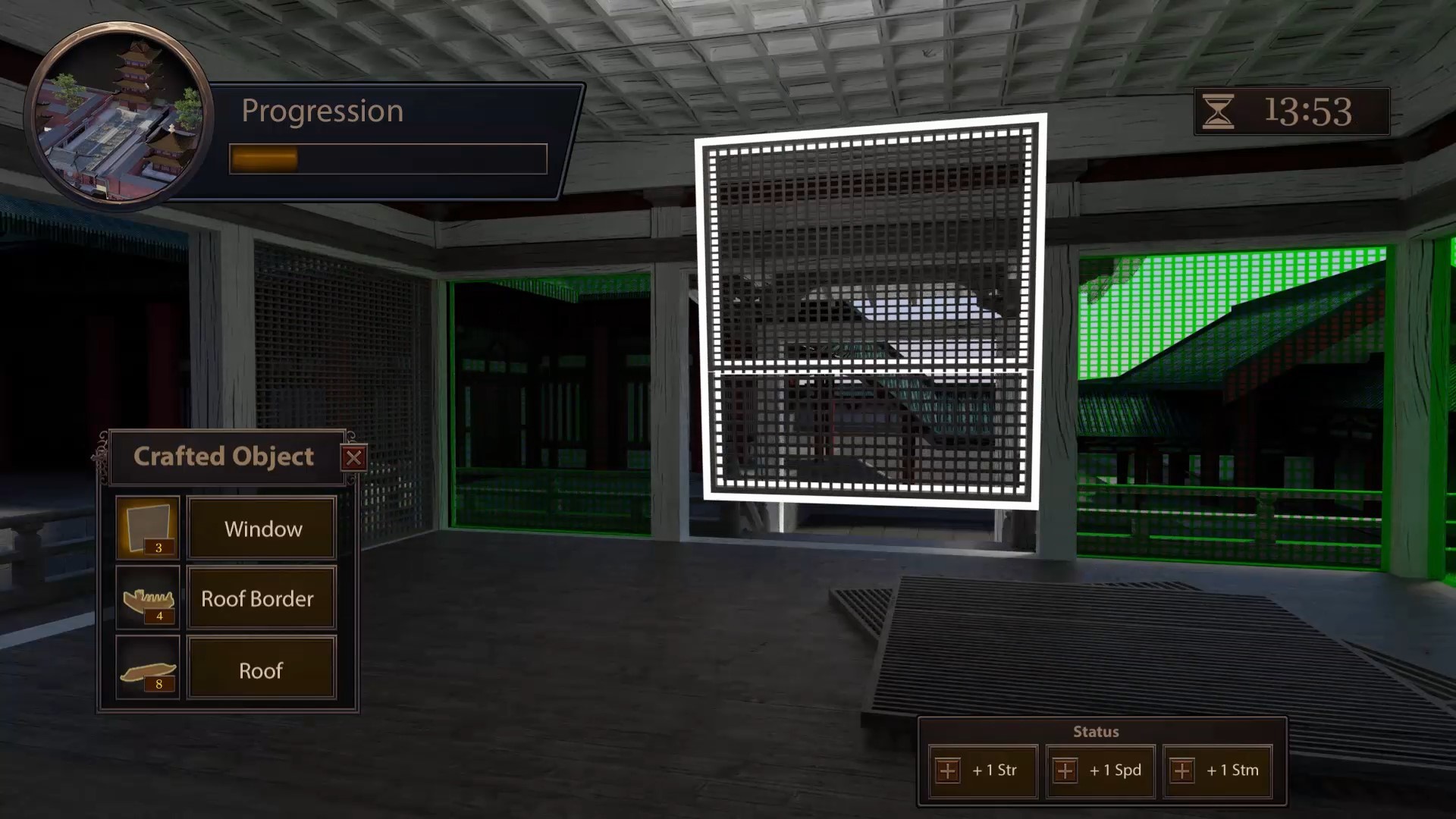
Task: Add Stamina via the + 1 Stm button
Action: coord(1219,770)
